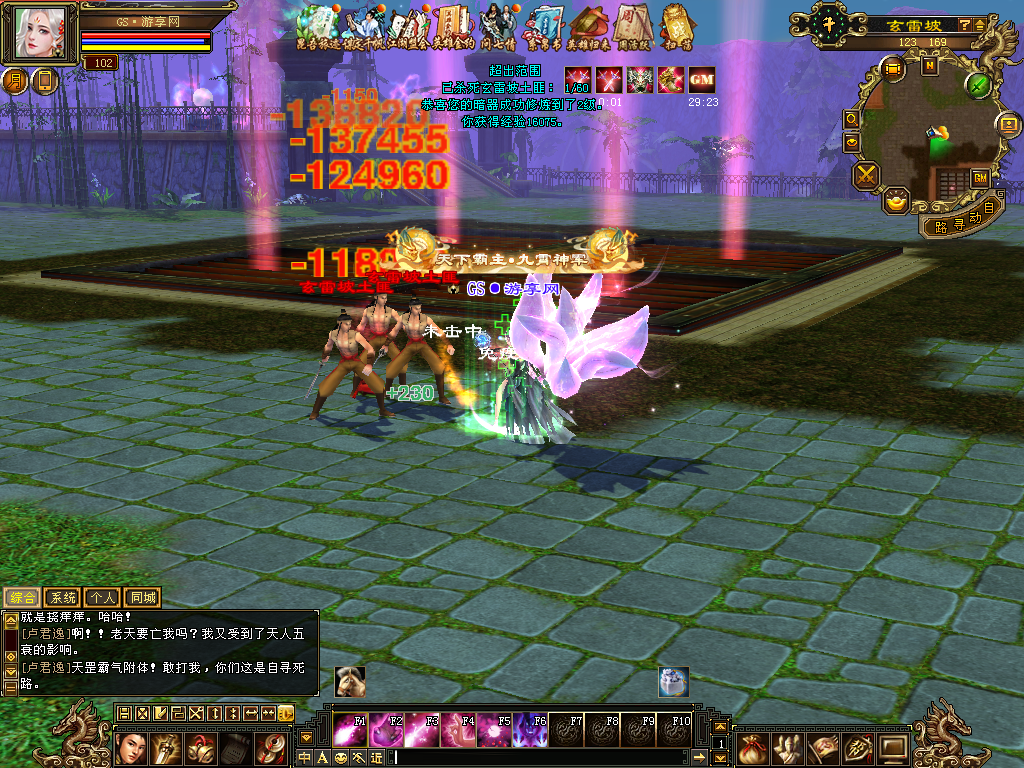Open the money bag inventory icon
1024x768 pixels.
(754, 747)
